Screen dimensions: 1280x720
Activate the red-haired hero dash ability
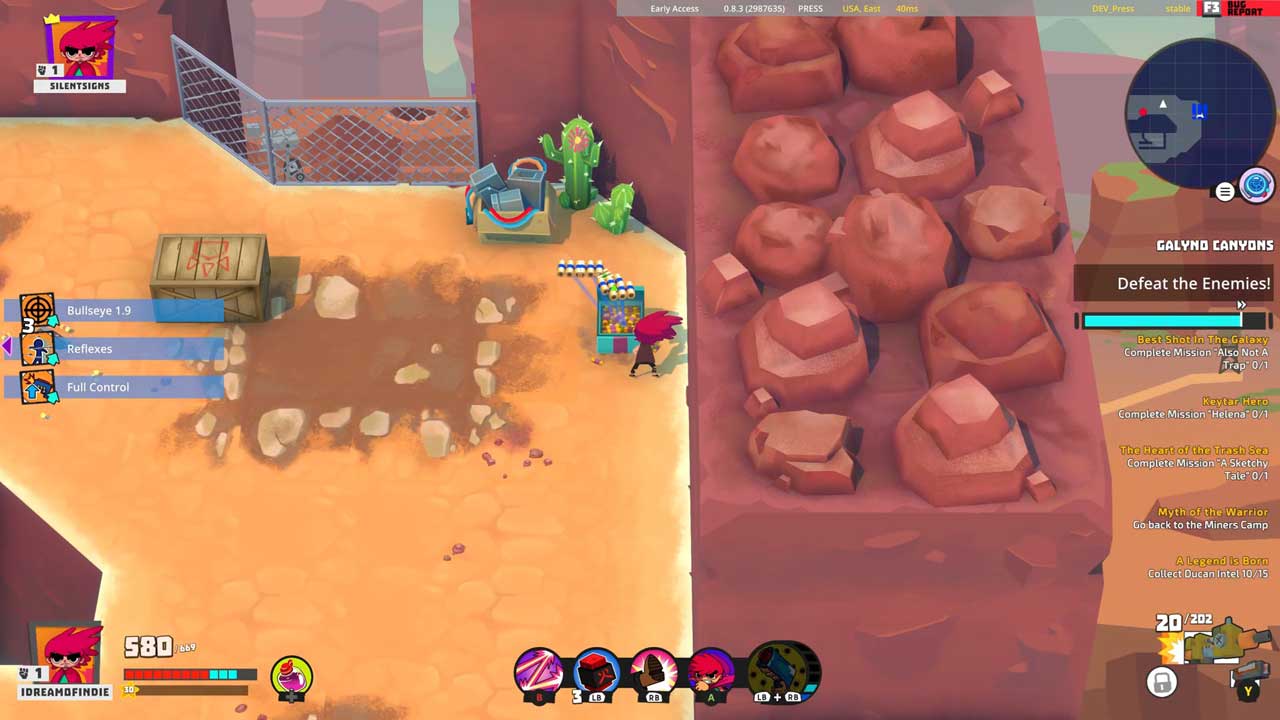pyautogui.click(x=712, y=671)
